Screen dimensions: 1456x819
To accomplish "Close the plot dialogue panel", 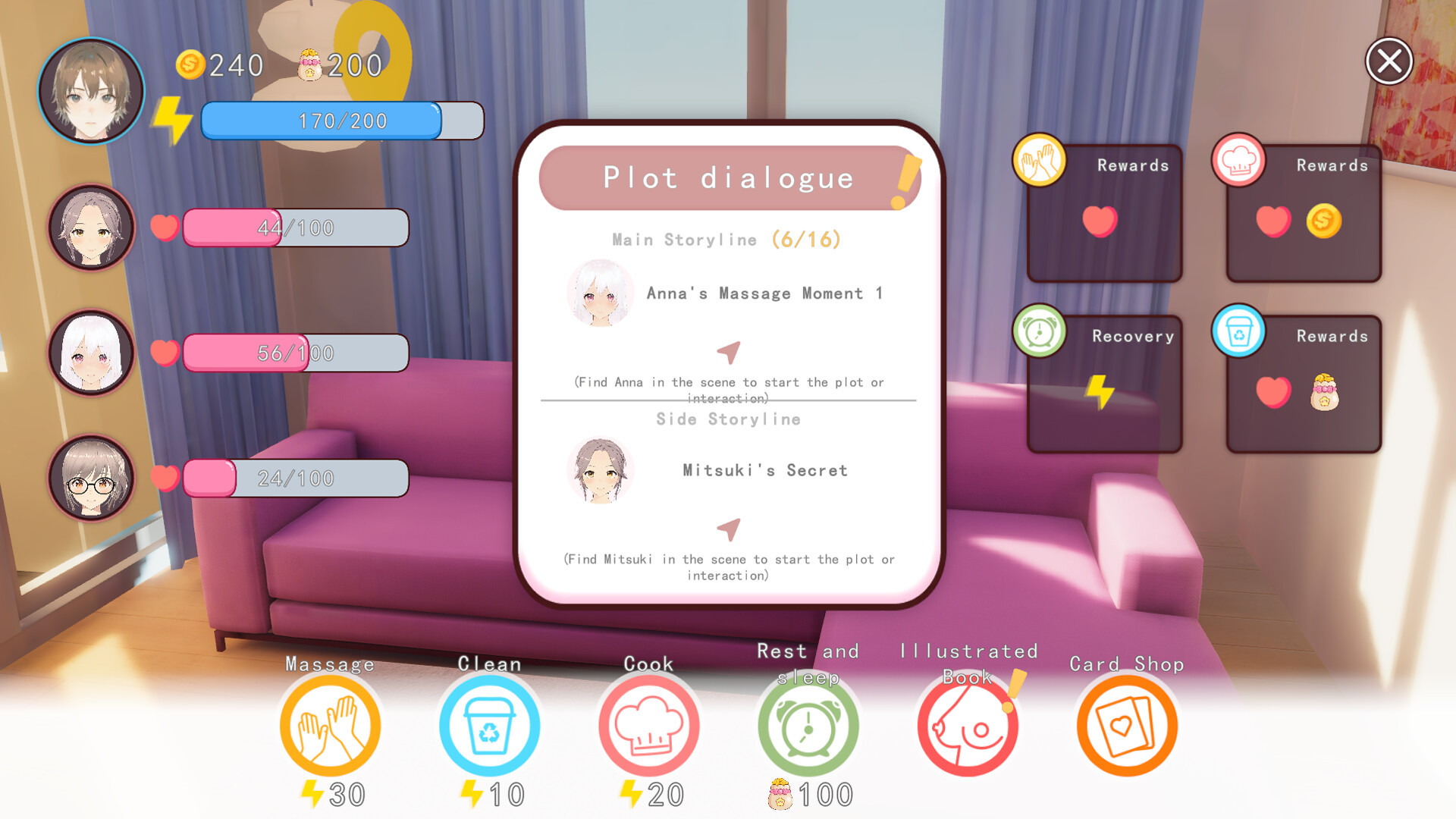I will tap(1389, 61).
